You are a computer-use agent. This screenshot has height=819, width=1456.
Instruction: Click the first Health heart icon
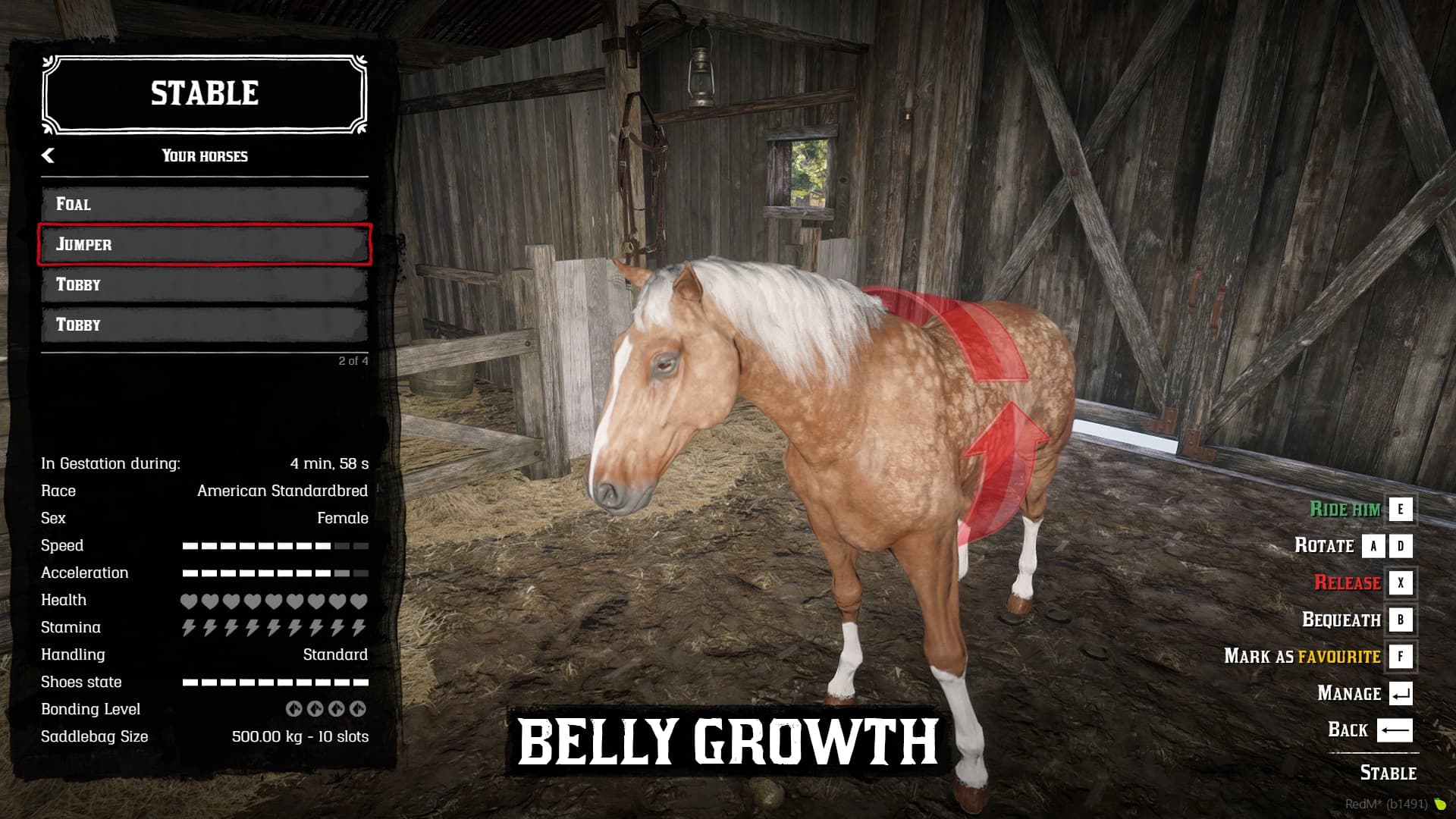pyautogui.click(x=190, y=600)
